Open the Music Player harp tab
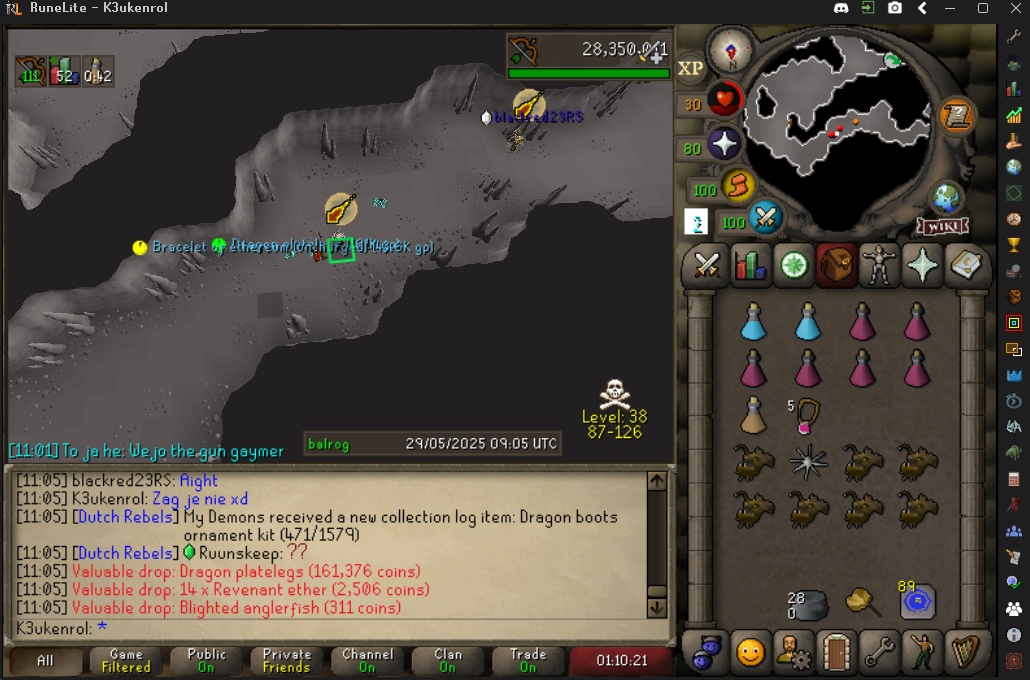Viewport: 1030px width, 680px height. 963,652
